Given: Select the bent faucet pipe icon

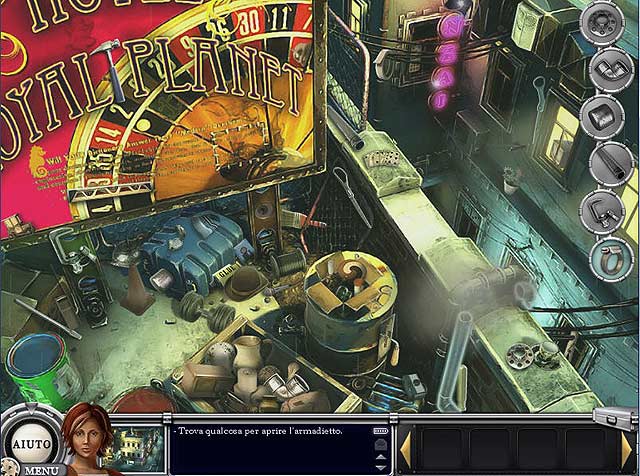Looking at the screenshot, I should pos(604,210).
